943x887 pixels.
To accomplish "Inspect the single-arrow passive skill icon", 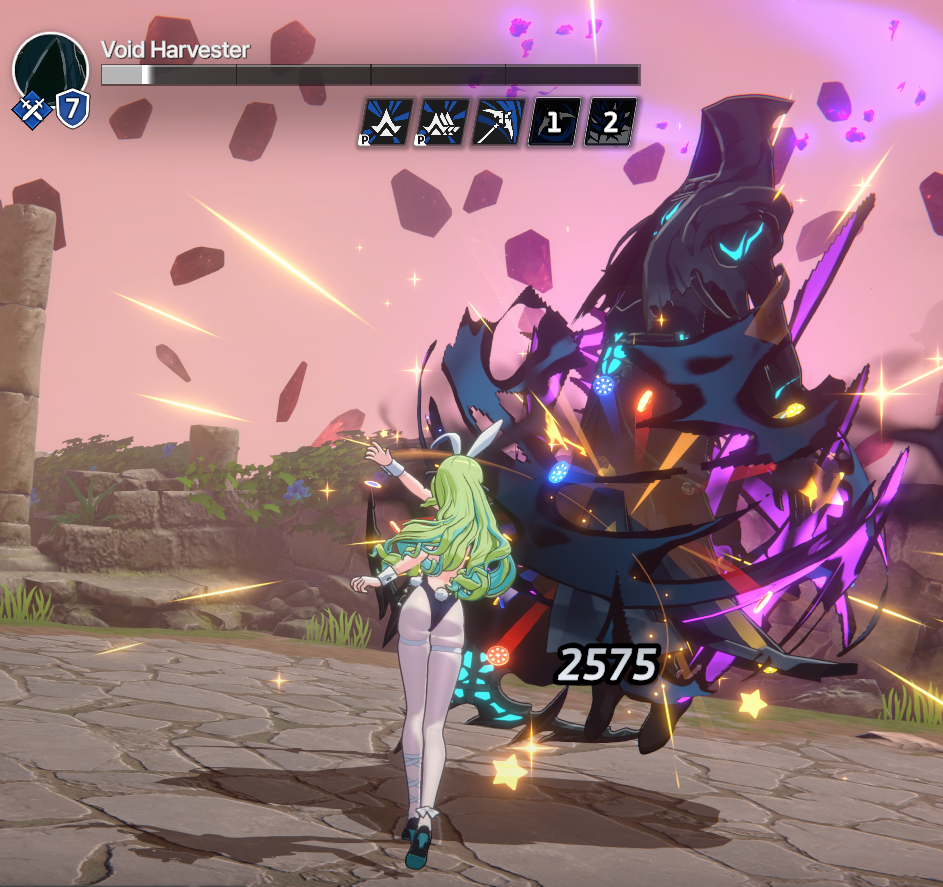I will (x=383, y=124).
